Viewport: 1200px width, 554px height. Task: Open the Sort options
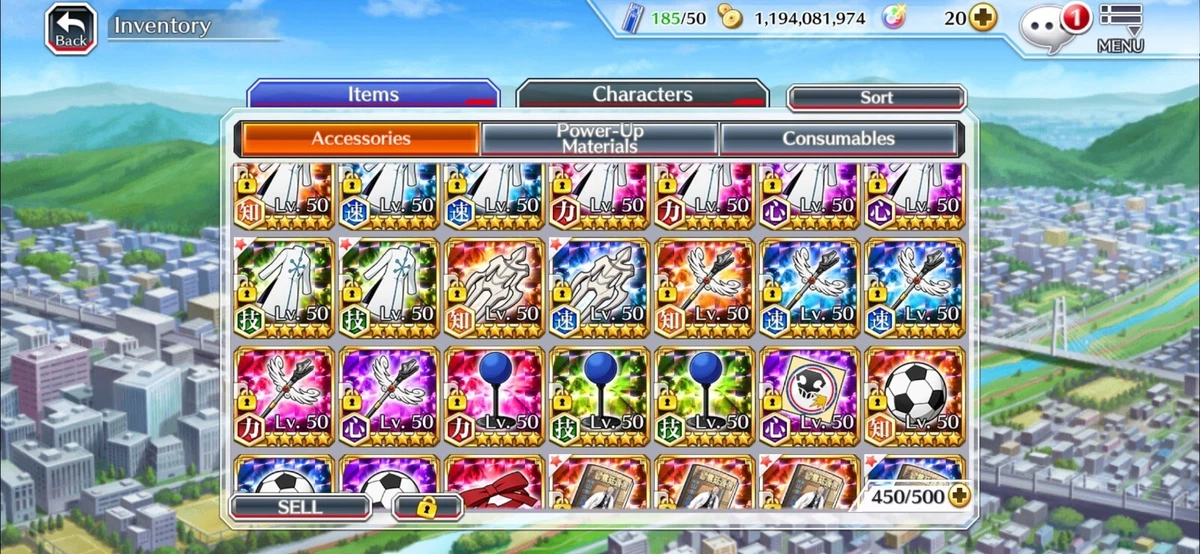pos(876,98)
